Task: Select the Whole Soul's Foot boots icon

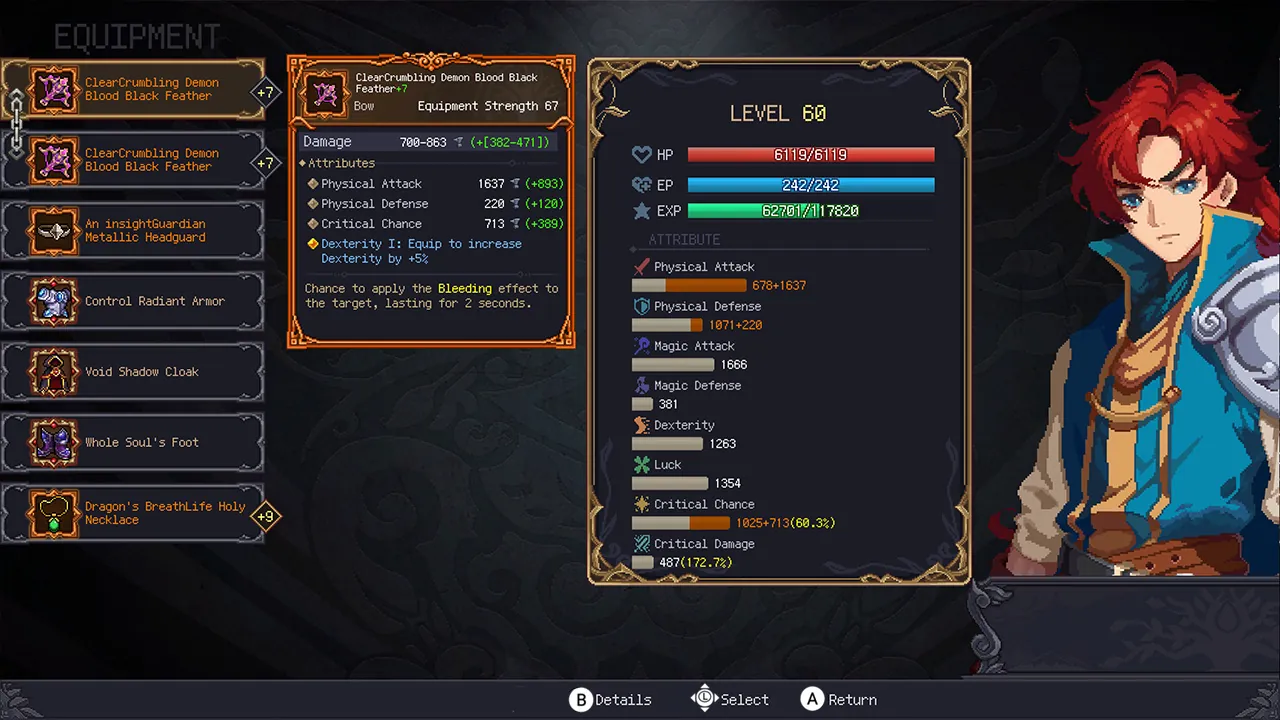Action: point(55,442)
